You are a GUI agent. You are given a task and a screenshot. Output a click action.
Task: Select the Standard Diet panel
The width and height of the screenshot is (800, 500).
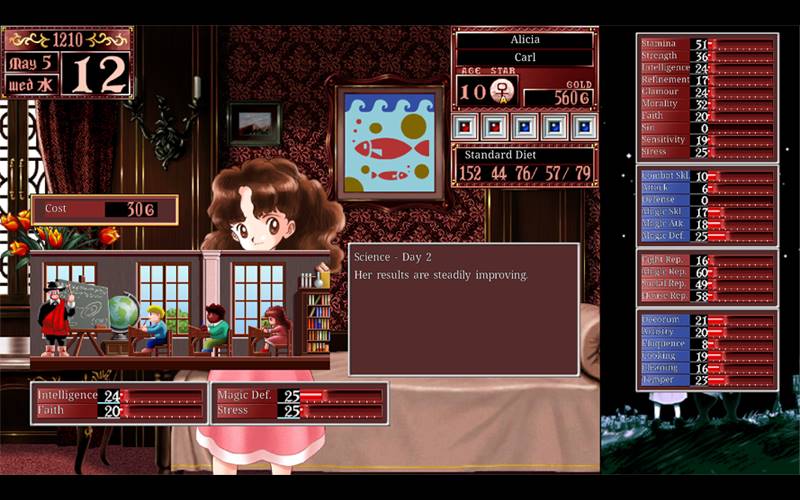tap(524, 165)
